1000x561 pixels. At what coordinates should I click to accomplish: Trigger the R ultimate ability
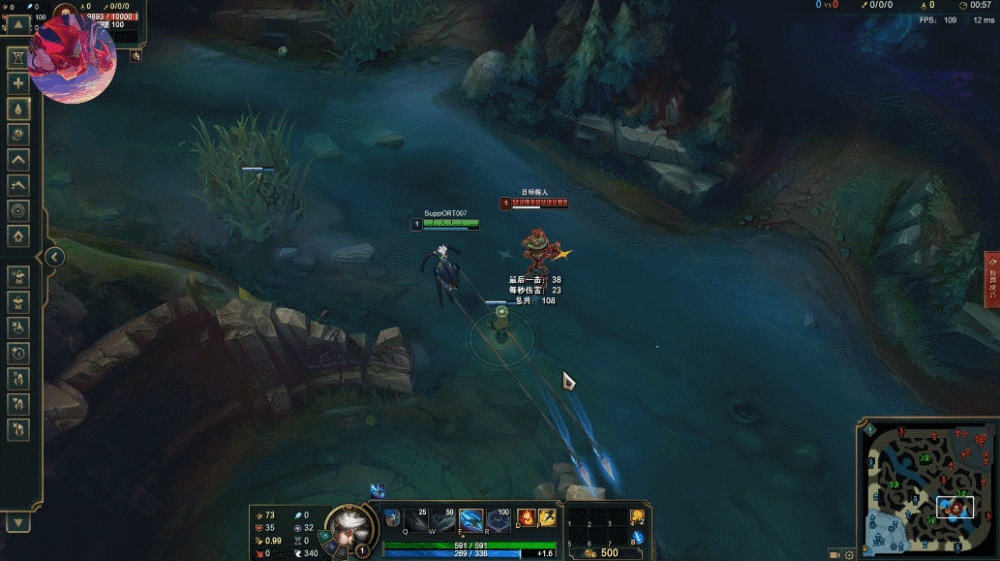point(497,520)
